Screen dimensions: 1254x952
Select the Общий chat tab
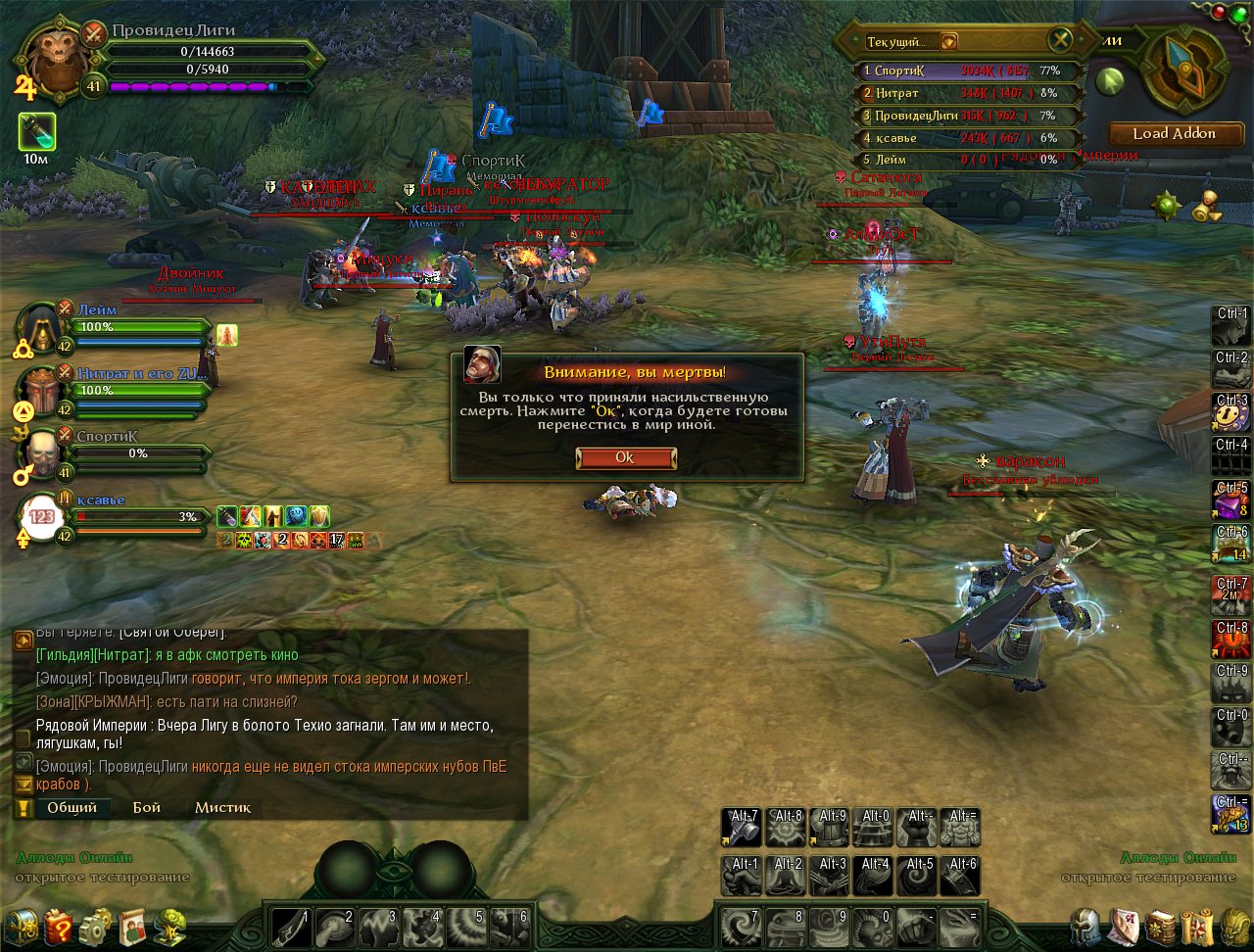pos(72,808)
